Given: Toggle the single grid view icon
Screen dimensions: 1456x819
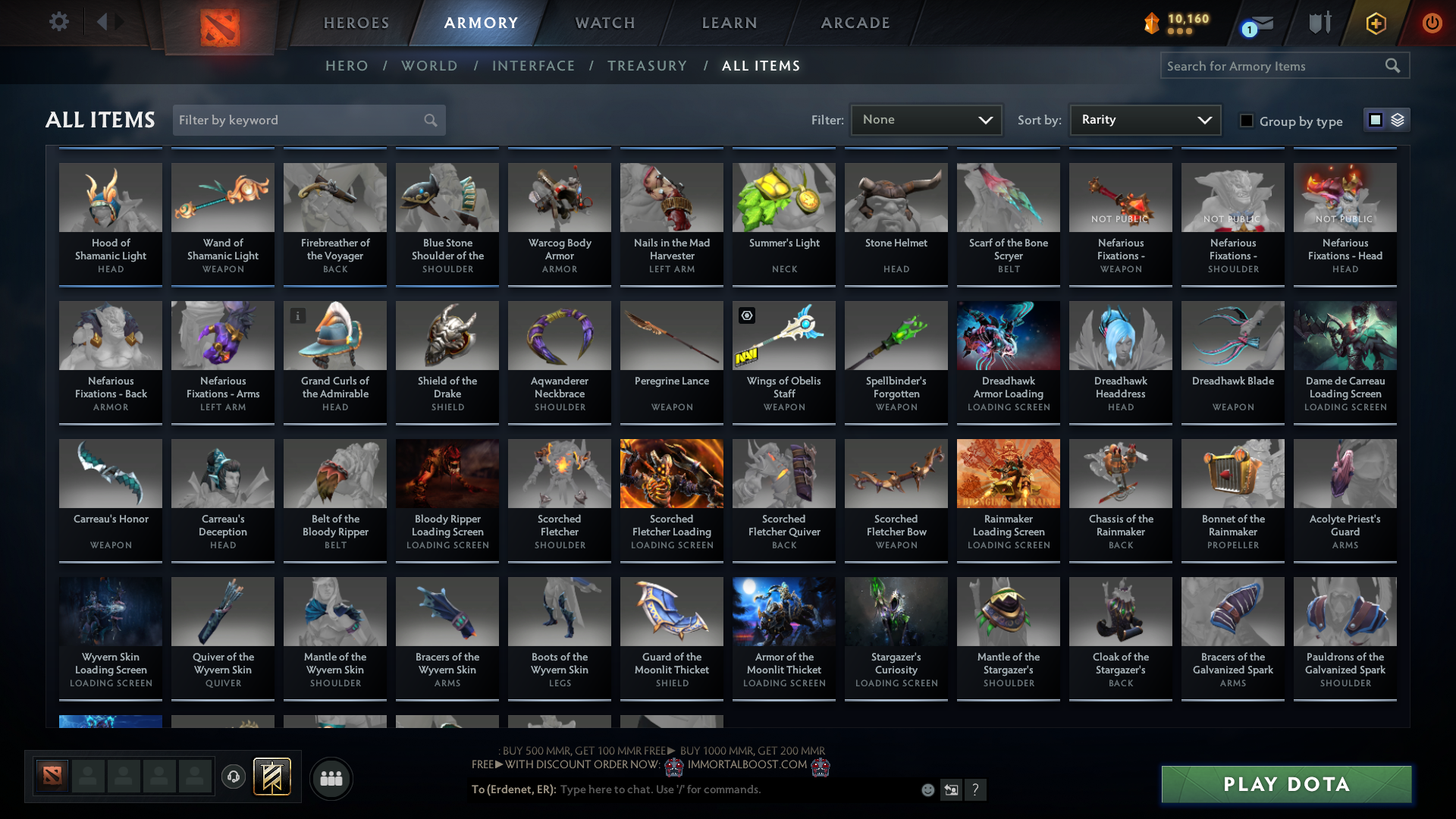Looking at the screenshot, I should (x=1375, y=120).
